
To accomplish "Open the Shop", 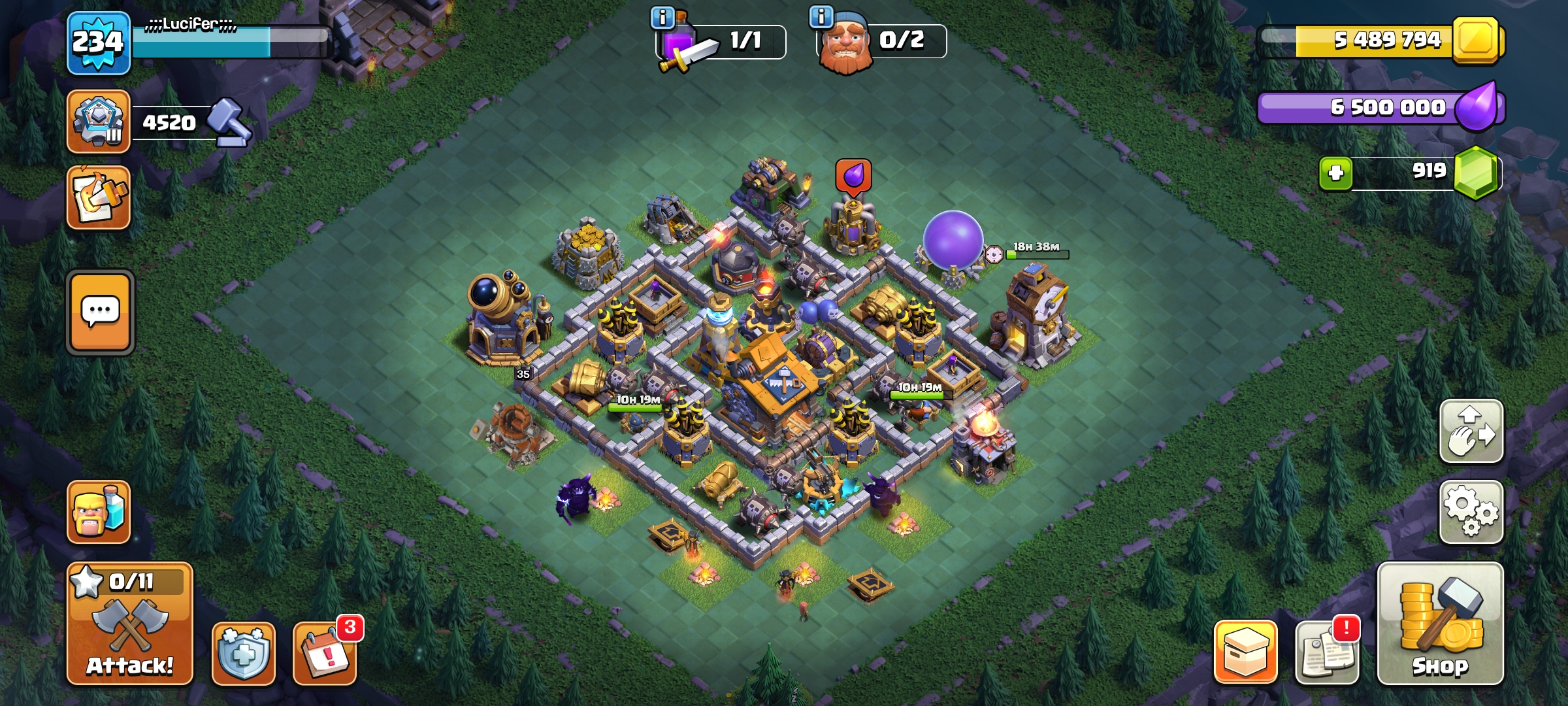I will (1440, 624).
